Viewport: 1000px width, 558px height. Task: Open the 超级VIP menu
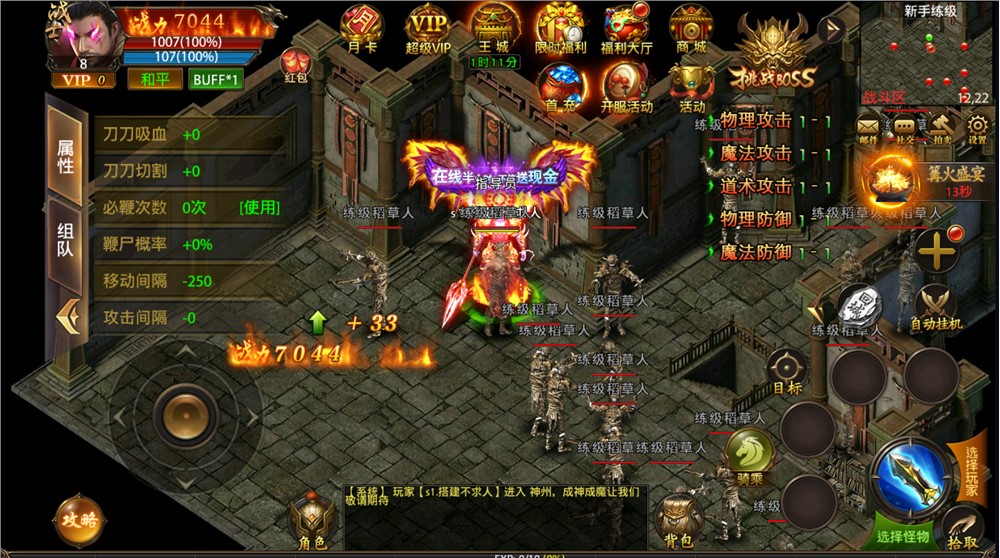pyautogui.click(x=427, y=25)
